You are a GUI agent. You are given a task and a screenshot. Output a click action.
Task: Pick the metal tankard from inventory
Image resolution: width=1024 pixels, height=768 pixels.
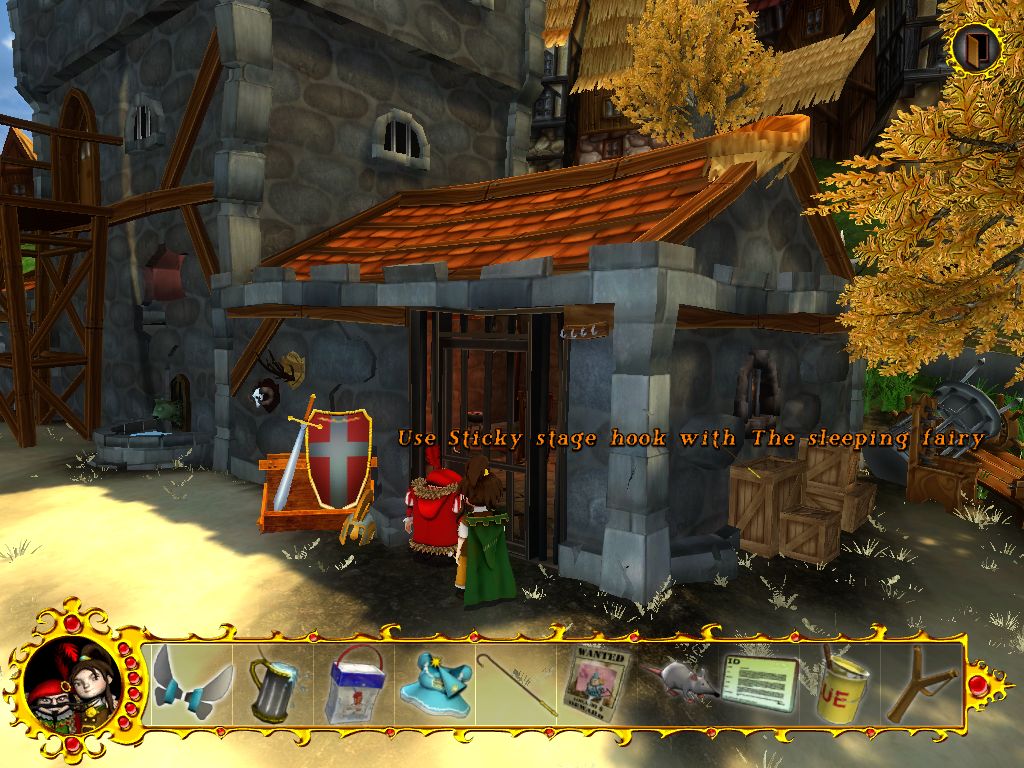pyautogui.click(x=272, y=685)
